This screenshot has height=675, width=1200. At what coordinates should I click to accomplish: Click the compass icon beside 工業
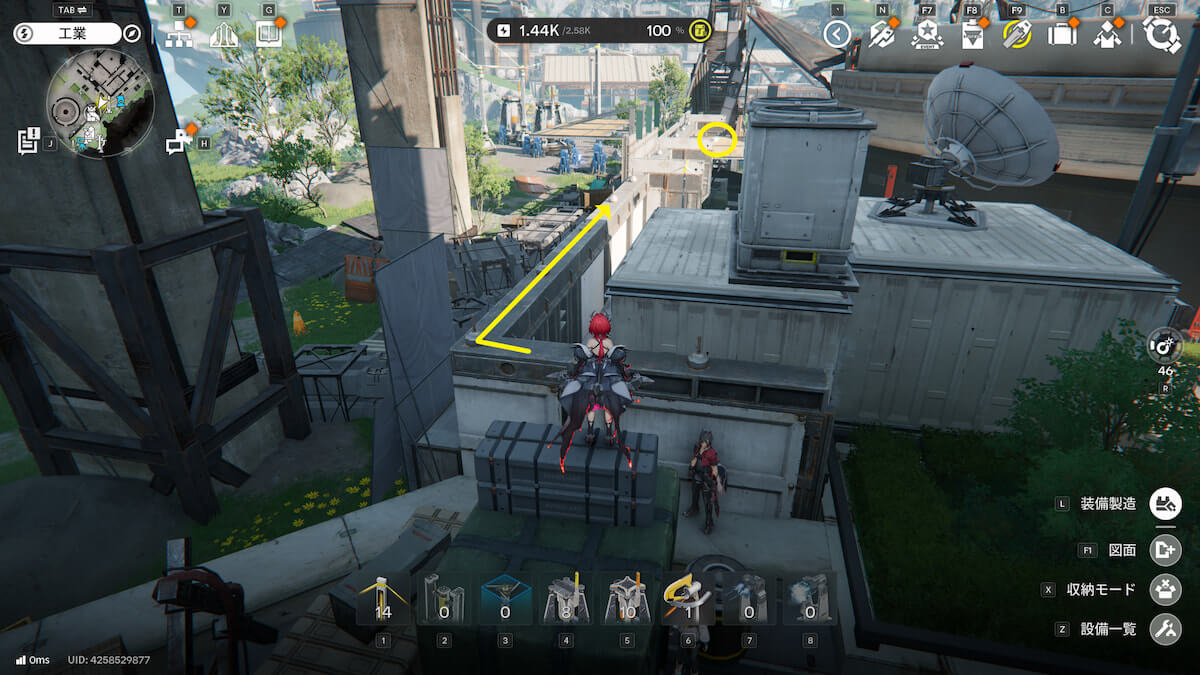click(132, 34)
